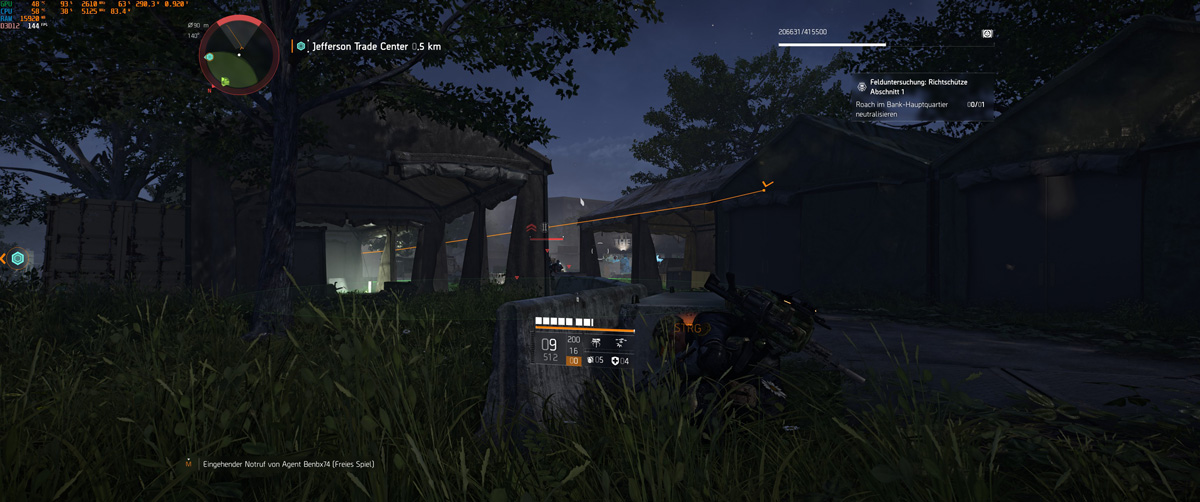
Task: Open the circular minimap
Action: (x=239, y=56)
